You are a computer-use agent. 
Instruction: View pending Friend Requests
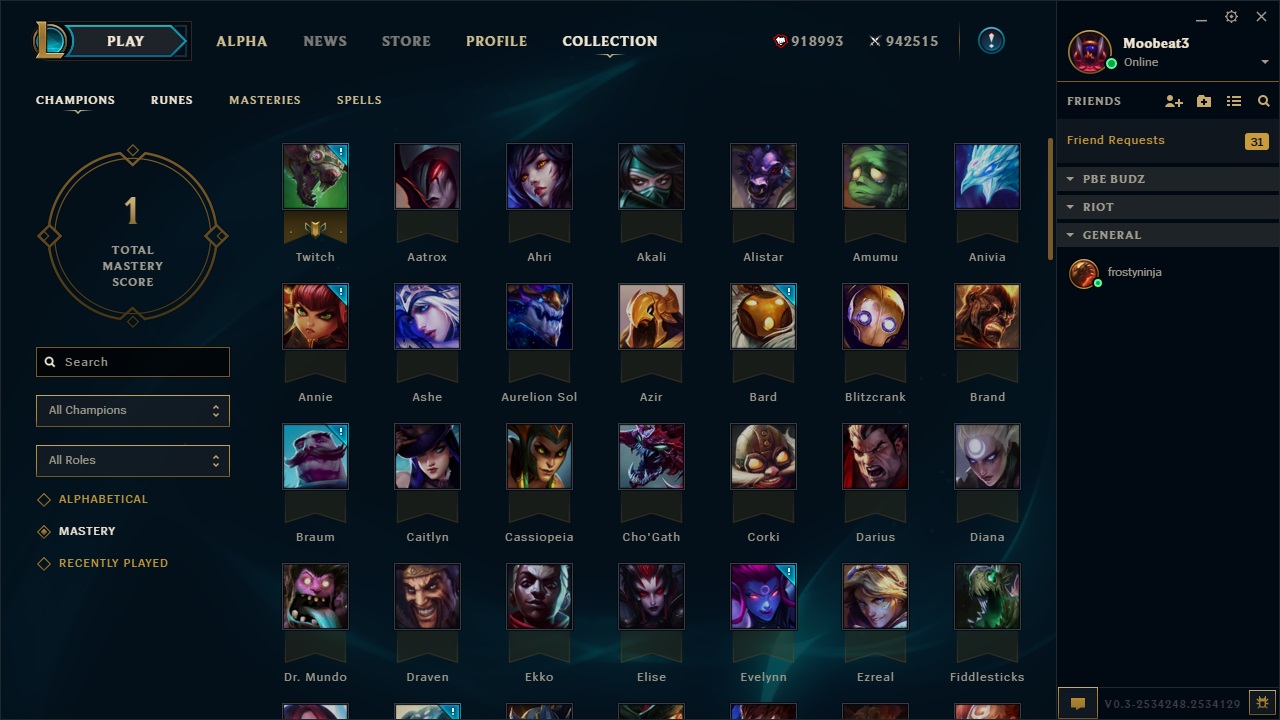[x=1115, y=140]
